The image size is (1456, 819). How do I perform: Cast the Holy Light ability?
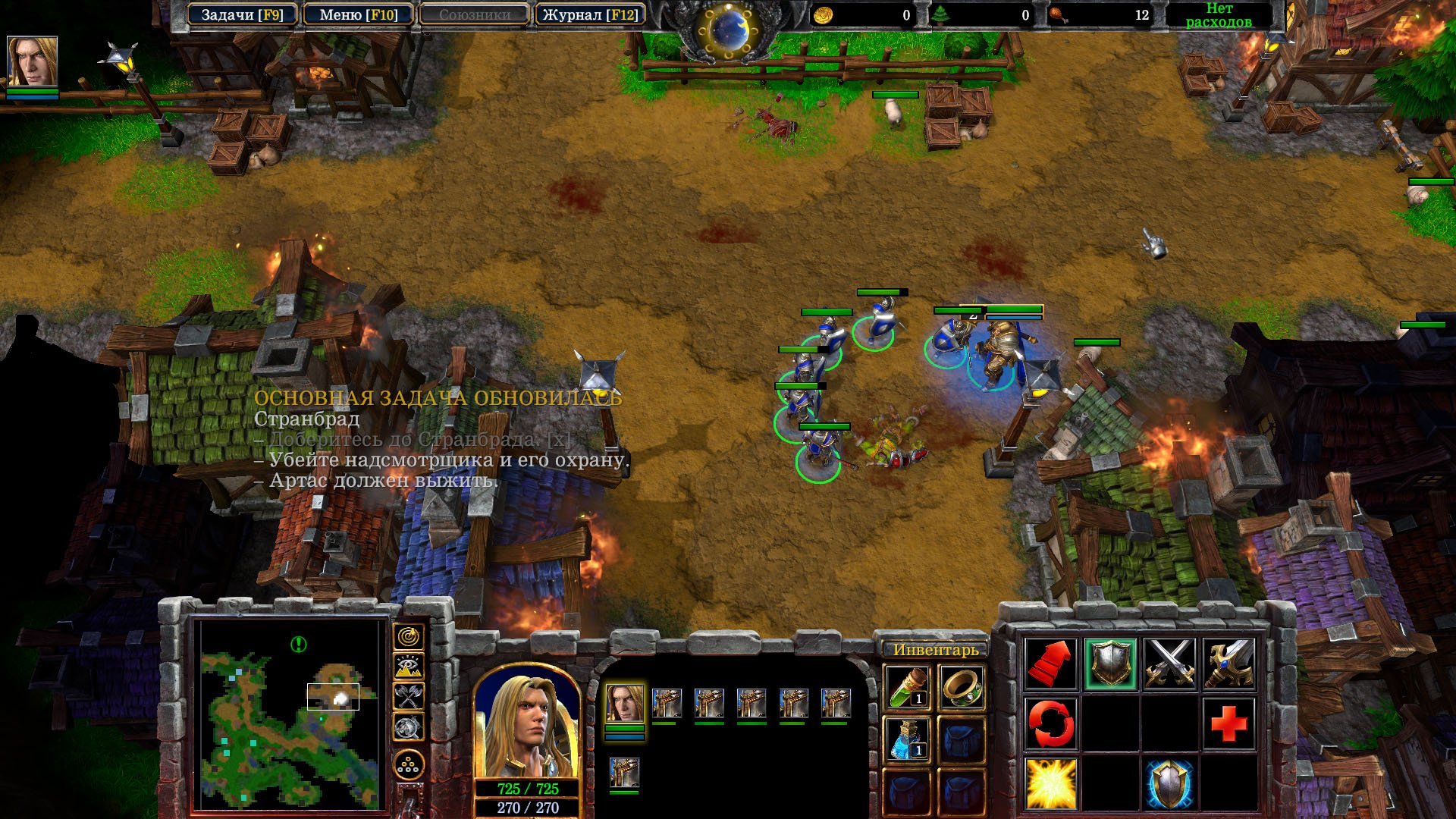[1051, 783]
